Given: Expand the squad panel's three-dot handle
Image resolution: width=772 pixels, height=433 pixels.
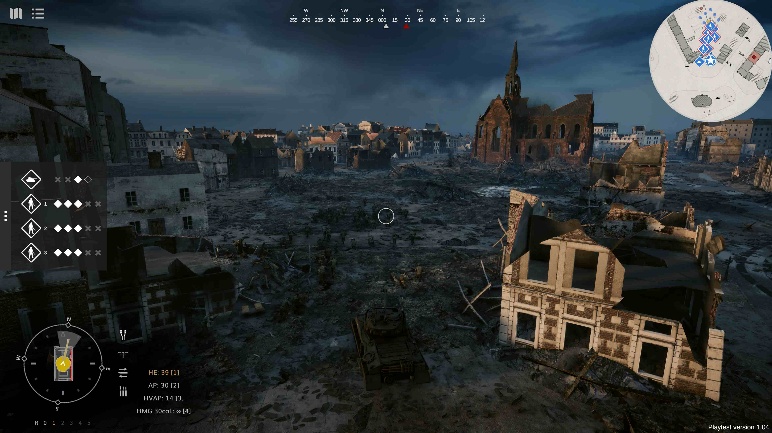Looking at the screenshot, I should 5,215.
